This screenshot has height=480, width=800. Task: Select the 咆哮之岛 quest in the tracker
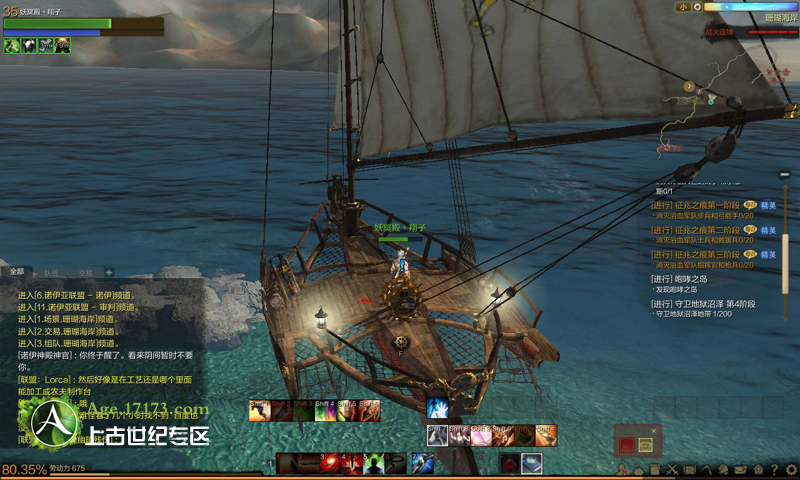pyautogui.click(x=690, y=279)
